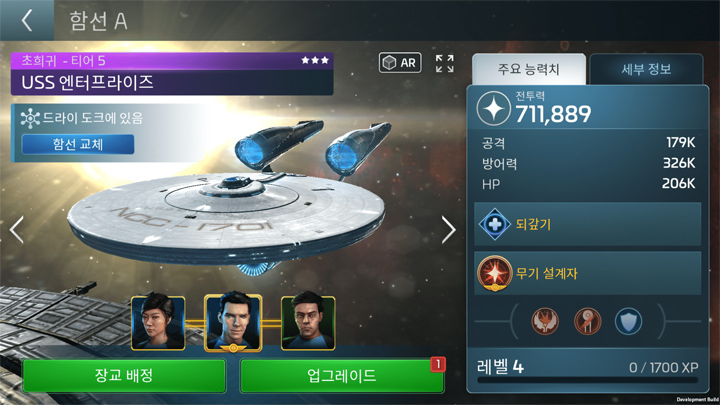Screen dimensions: 720x405
Task: Open the 장교 배정 button
Action: tap(124, 376)
